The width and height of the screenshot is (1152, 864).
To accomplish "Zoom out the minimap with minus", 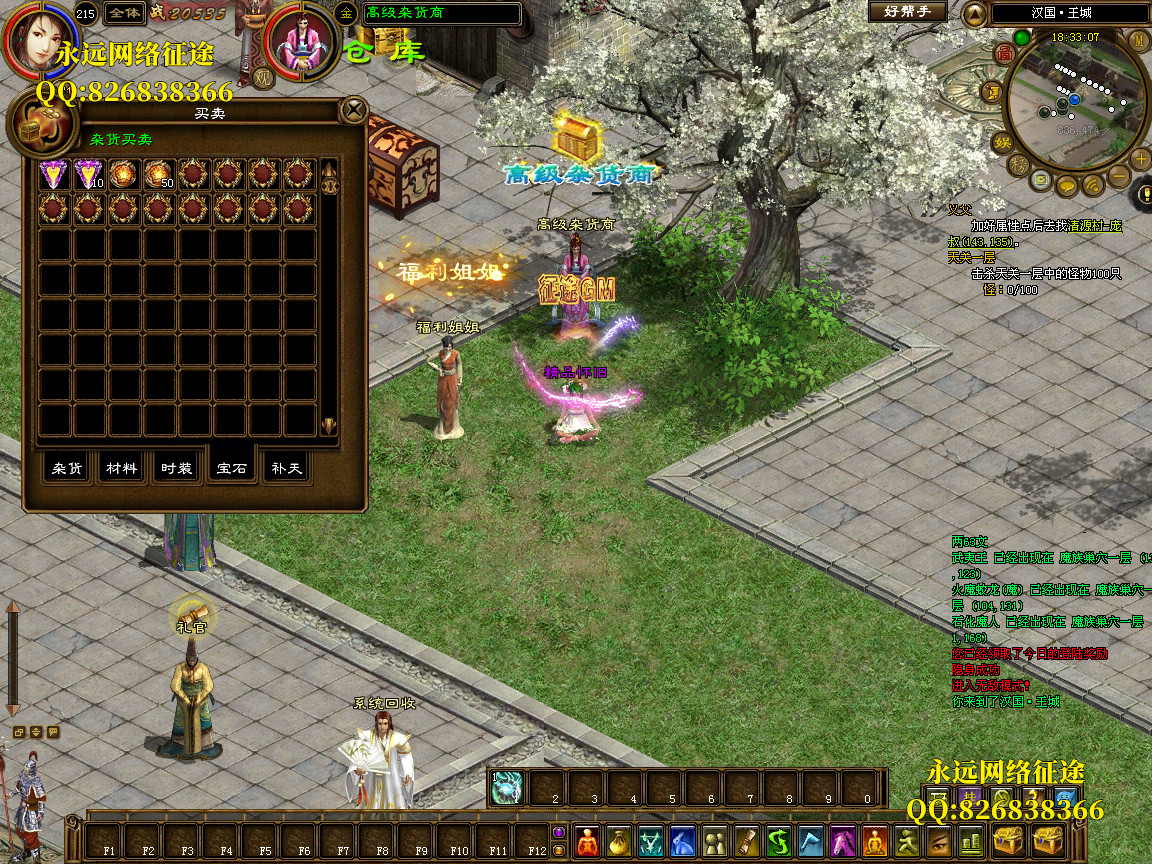I will pyautogui.click(x=1118, y=177).
